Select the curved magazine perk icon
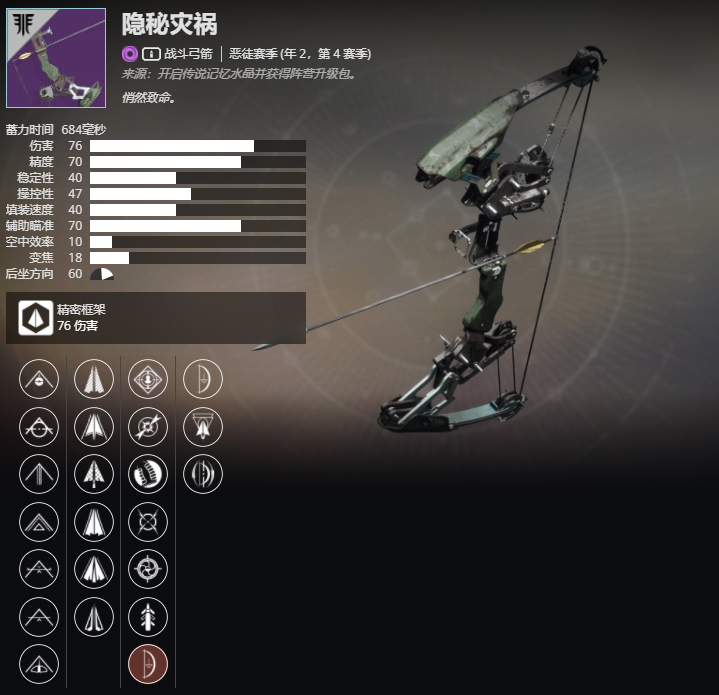This screenshot has width=719, height=695. tap(148, 473)
